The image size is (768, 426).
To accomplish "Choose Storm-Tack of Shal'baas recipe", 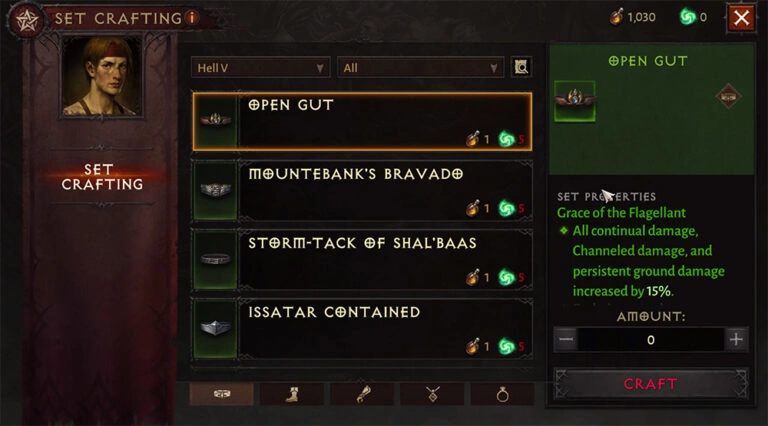I will 361,260.
